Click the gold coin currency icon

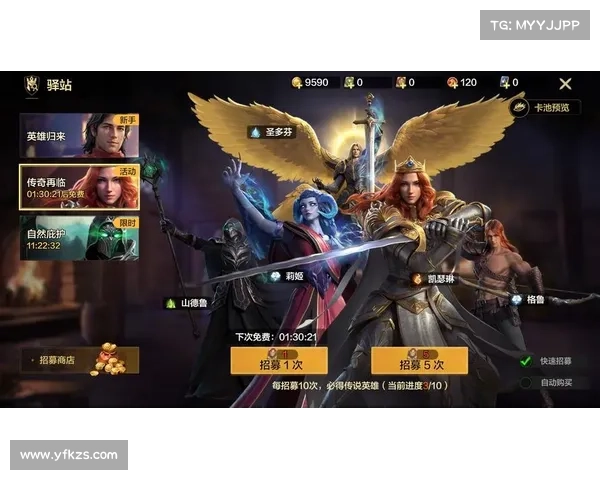(296, 83)
